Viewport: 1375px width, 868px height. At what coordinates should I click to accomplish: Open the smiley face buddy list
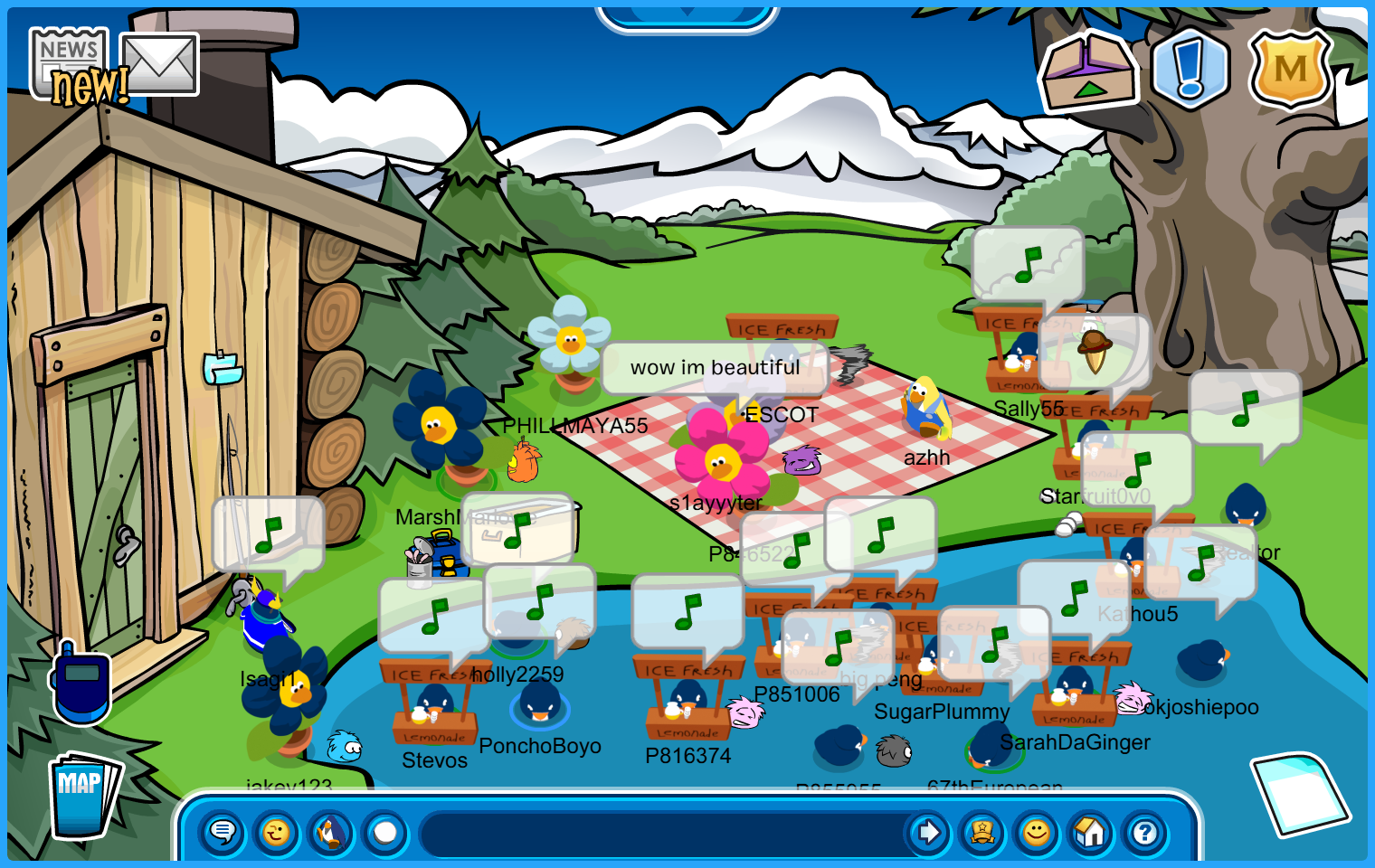pos(1037,832)
